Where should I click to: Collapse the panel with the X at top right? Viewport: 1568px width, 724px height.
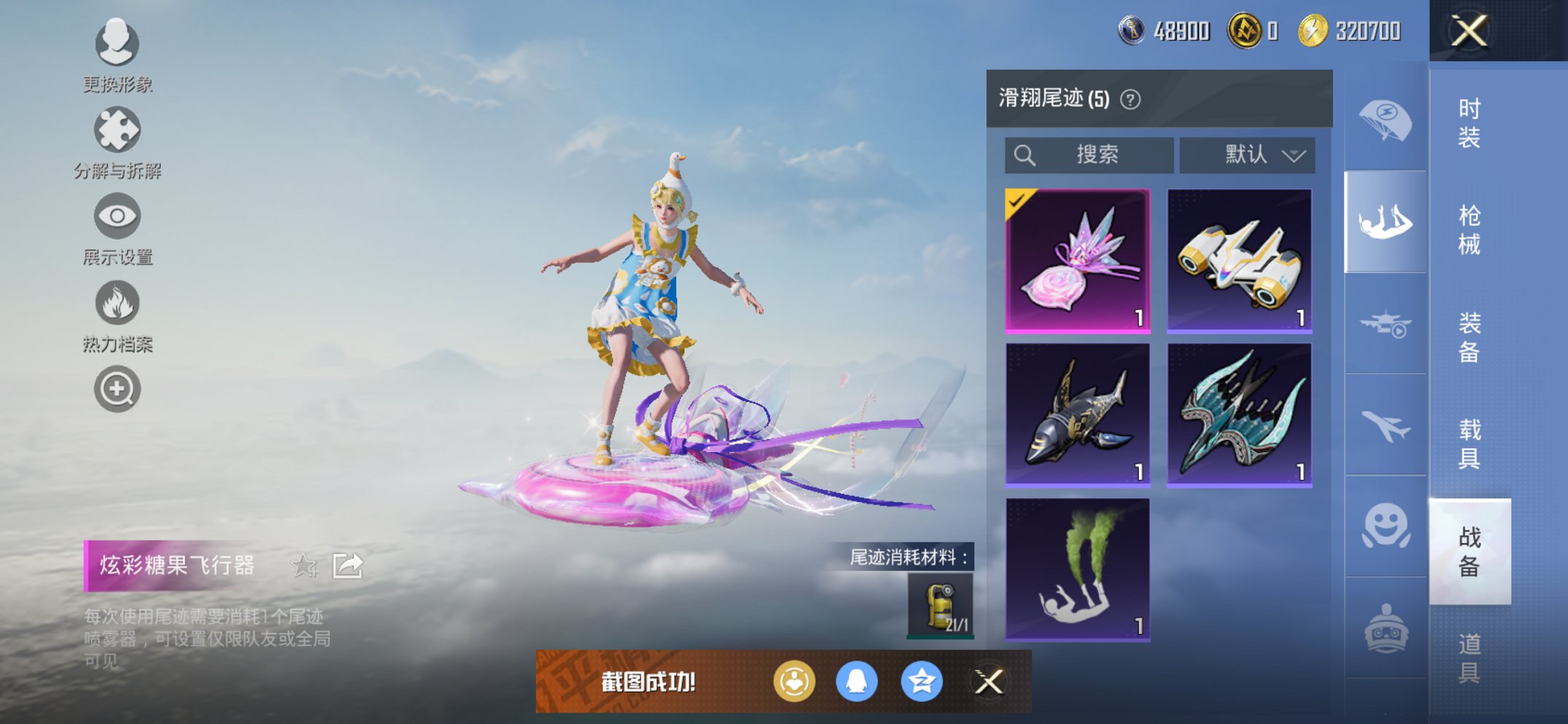1469,31
